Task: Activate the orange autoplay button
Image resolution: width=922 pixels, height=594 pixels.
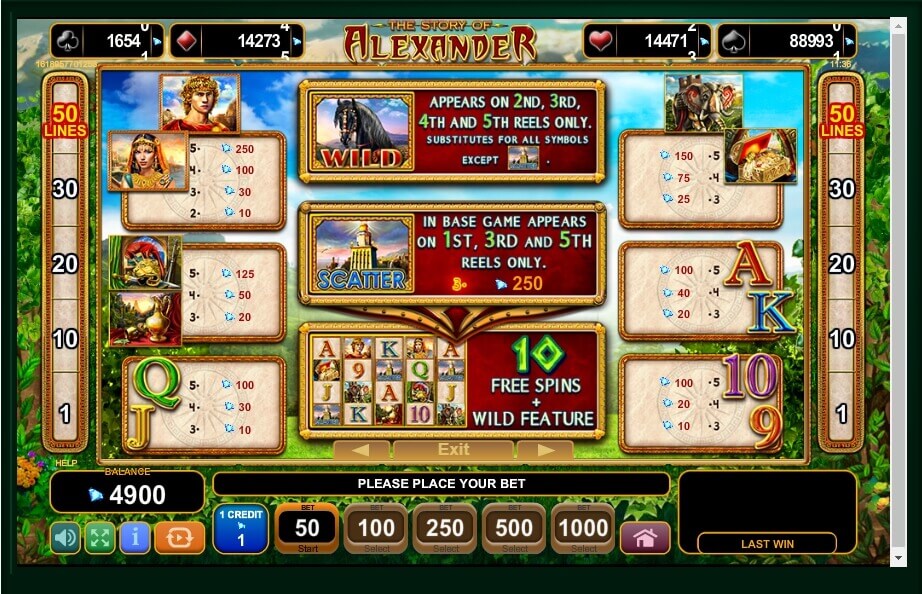Action: point(180,538)
